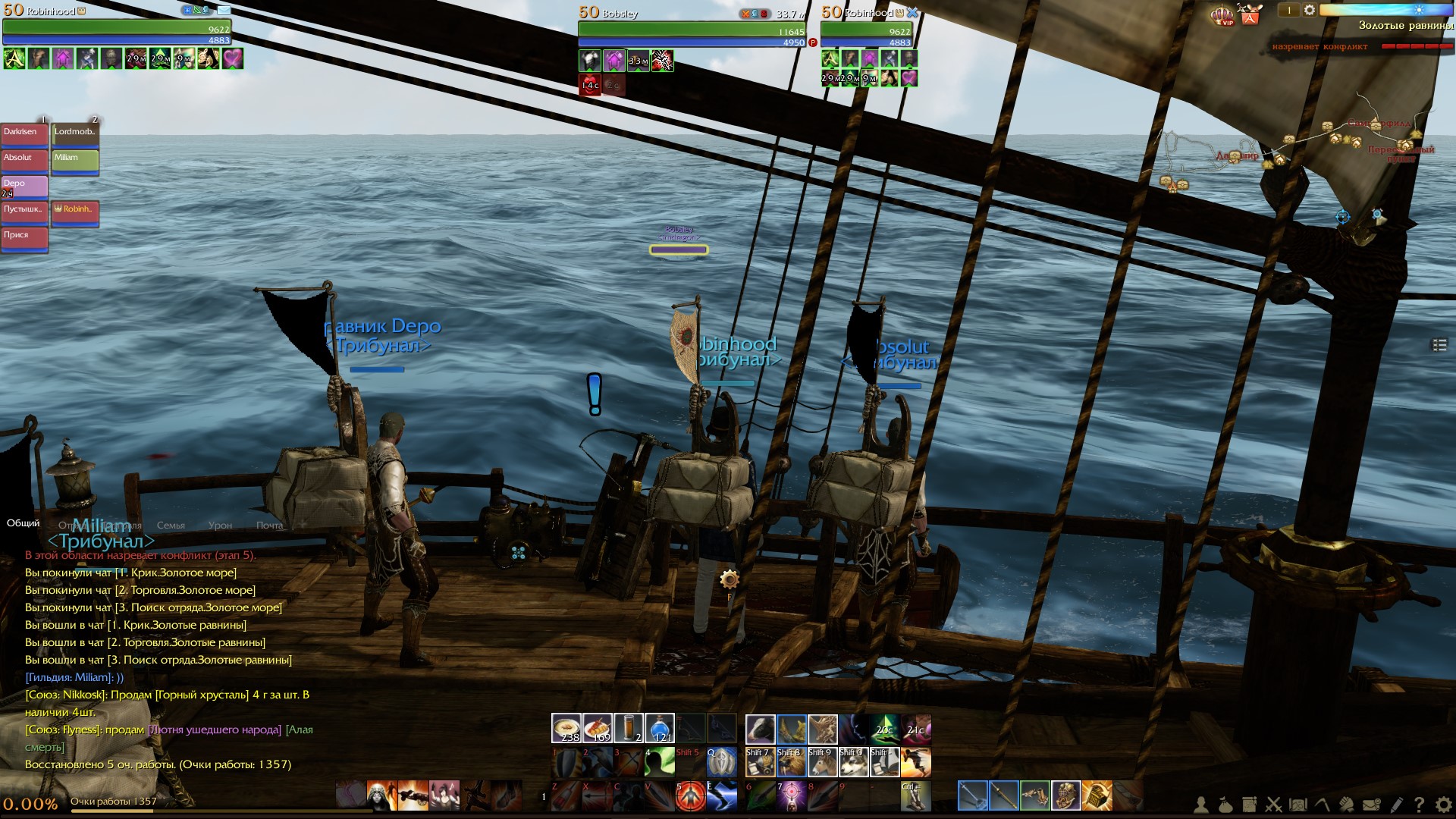Open the bag inventory
The height and width of the screenshot is (819, 1456).
(x=1225, y=805)
